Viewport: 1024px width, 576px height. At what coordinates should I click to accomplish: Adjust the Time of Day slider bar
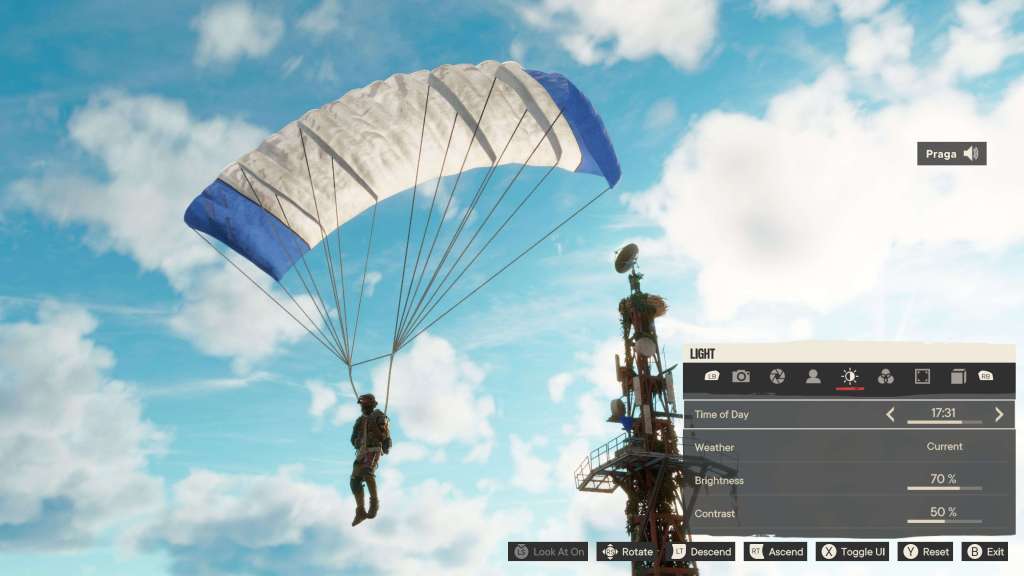(x=944, y=422)
